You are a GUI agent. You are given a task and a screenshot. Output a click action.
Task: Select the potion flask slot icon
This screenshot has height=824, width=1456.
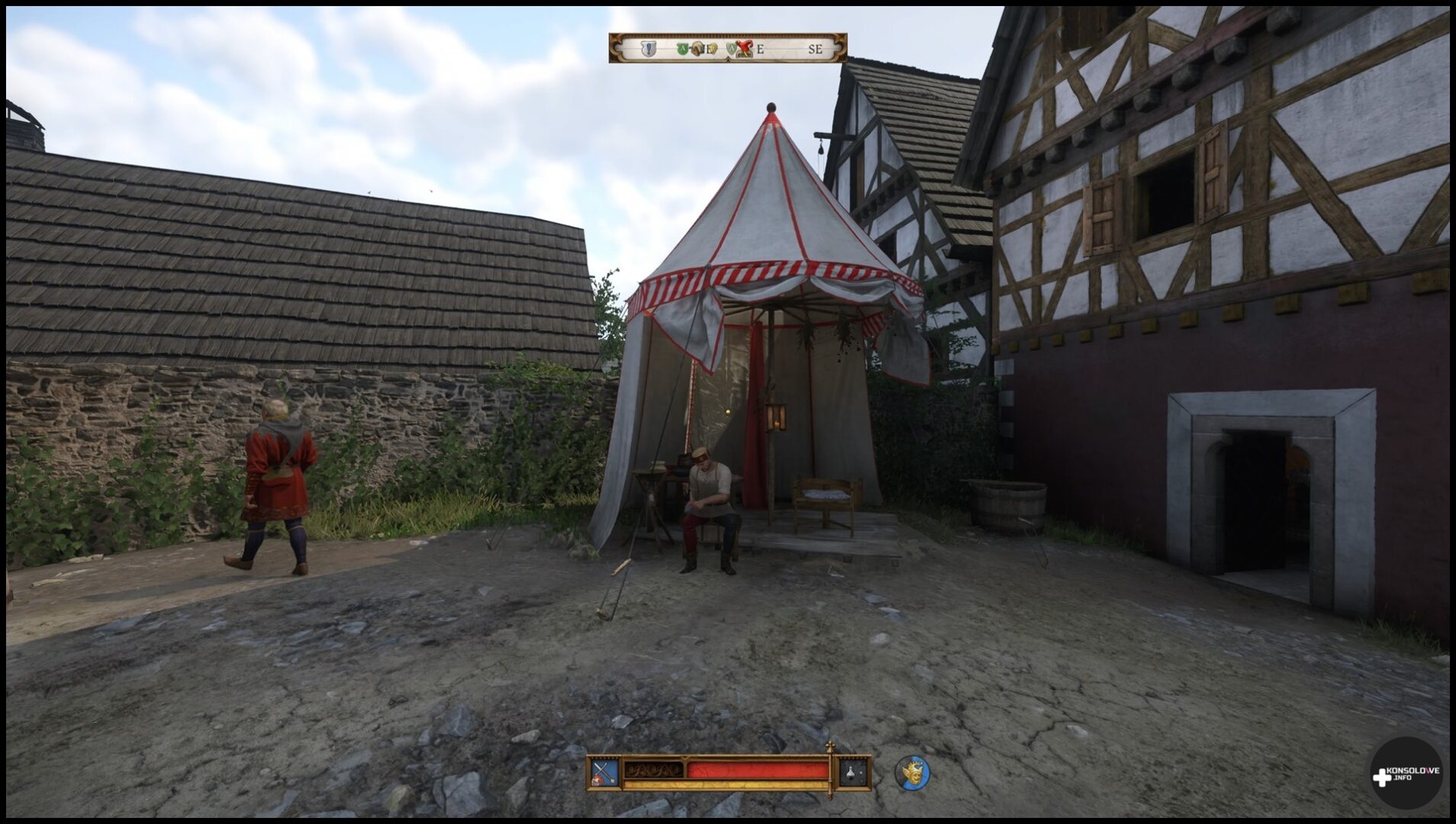click(854, 774)
